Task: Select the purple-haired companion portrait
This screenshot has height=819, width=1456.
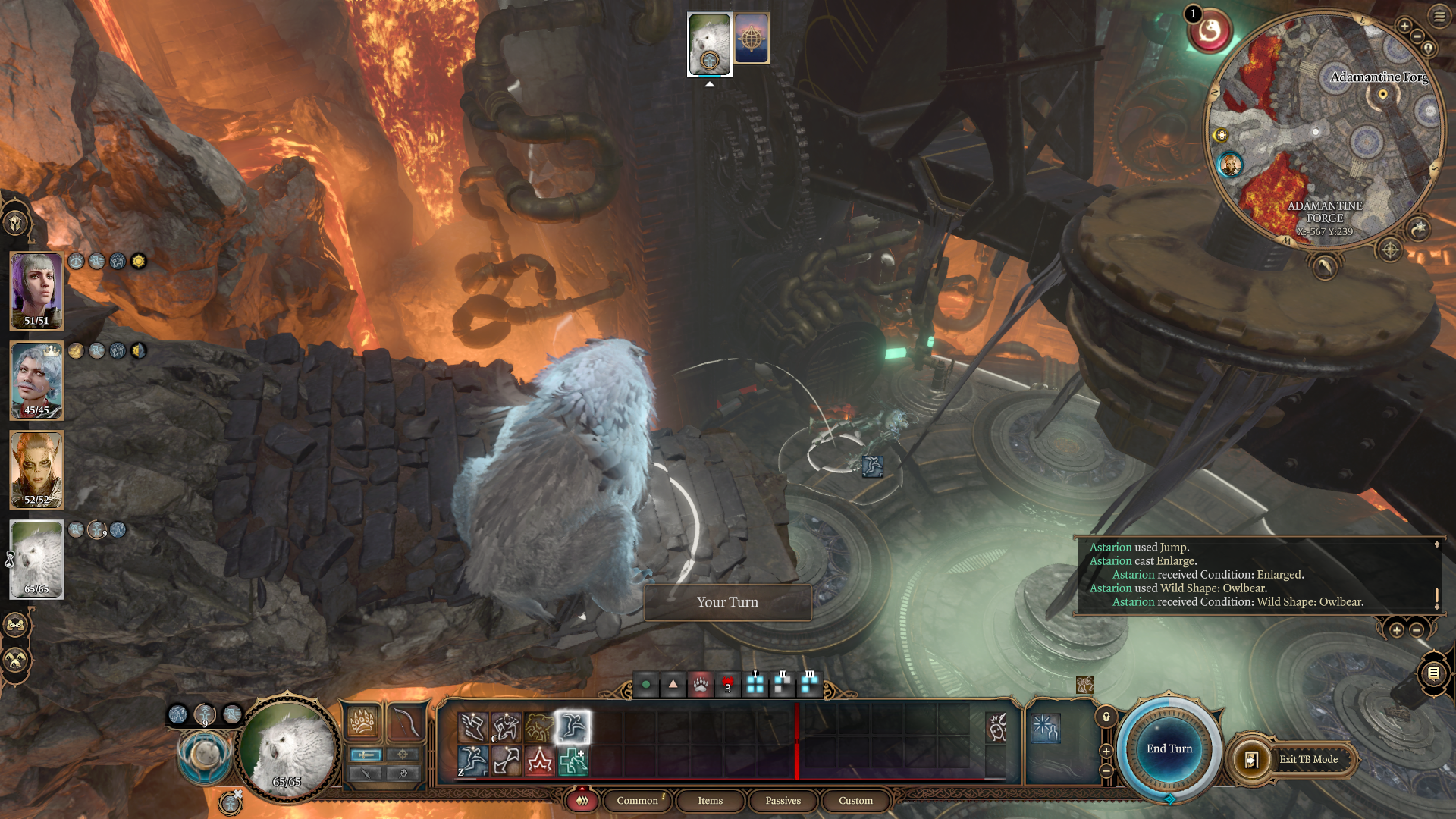Action: coord(36,290)
